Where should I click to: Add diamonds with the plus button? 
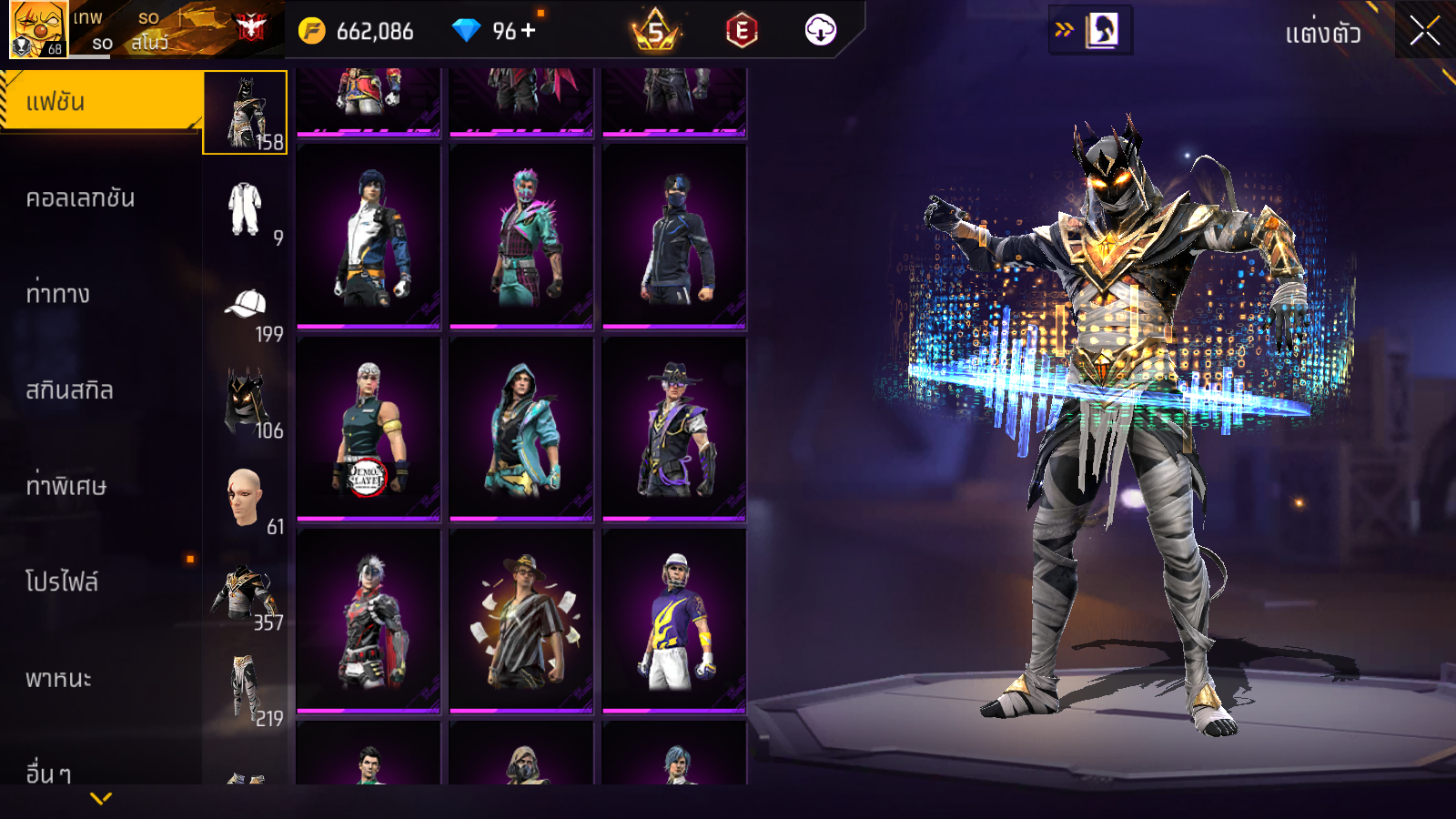coord(529,31)
